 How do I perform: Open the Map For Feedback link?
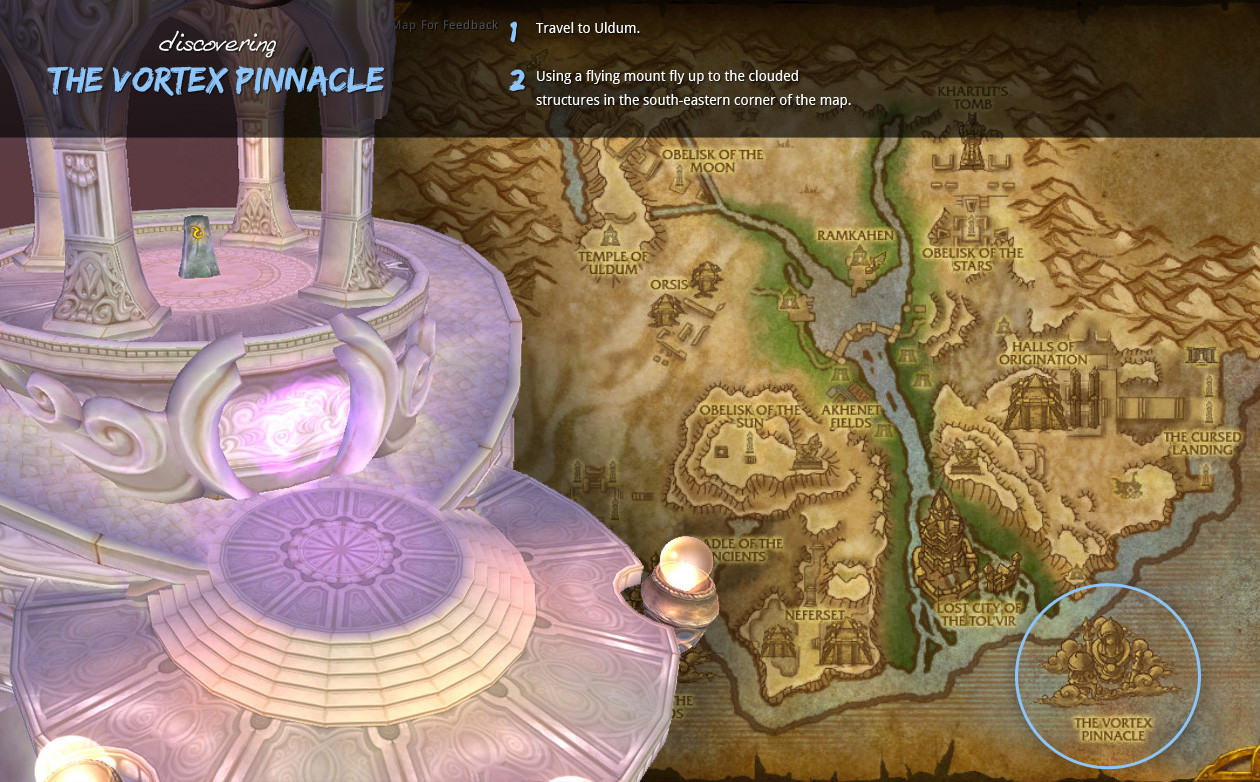[445, 25]
